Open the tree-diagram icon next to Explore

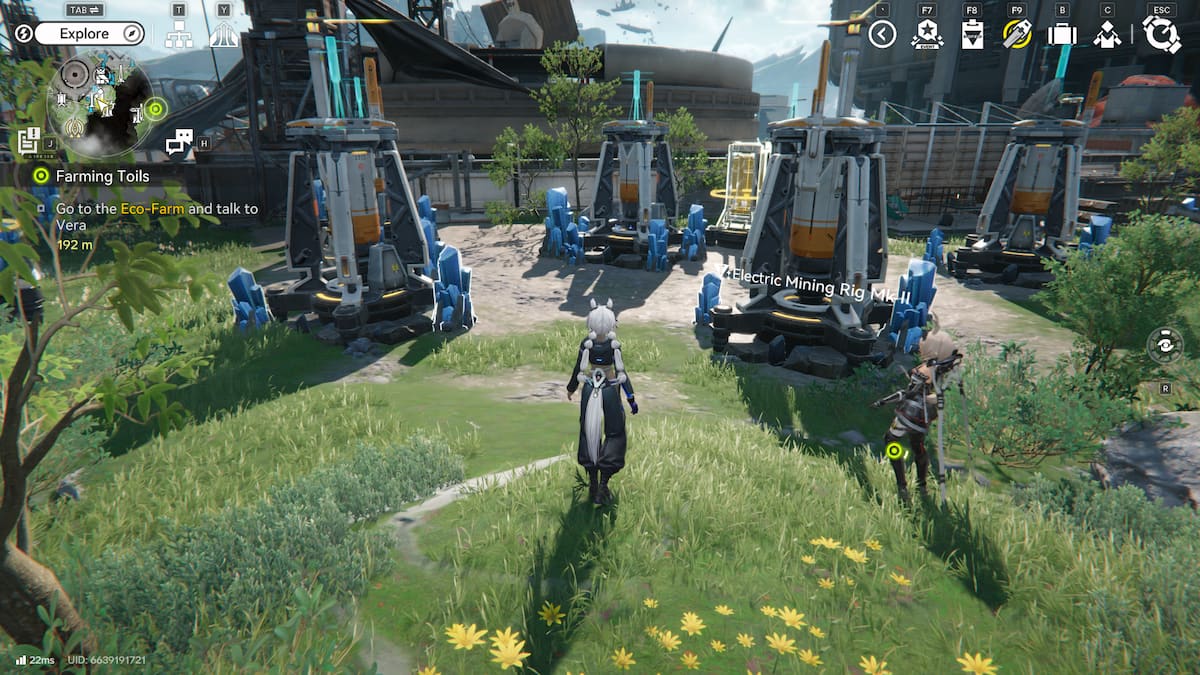click(x=179, y=35)
